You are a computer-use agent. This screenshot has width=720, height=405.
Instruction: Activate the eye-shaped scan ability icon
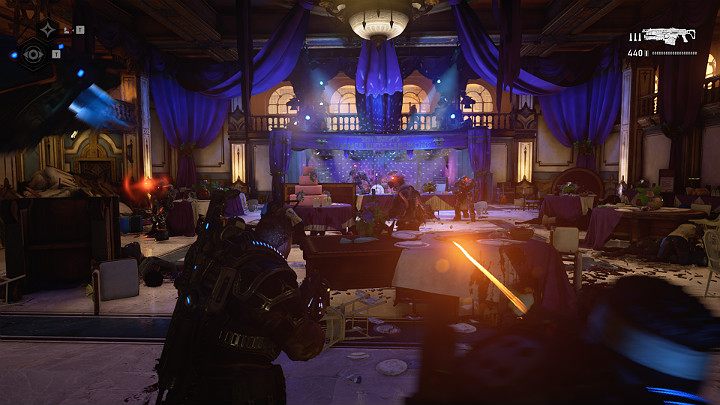[x=33, y=55]
